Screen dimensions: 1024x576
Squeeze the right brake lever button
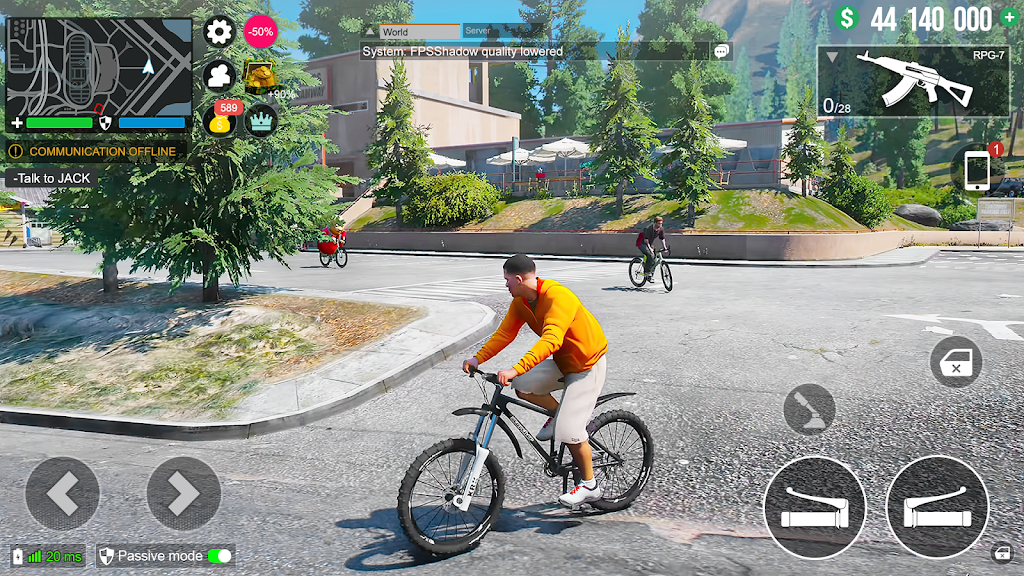coord(936,507)
